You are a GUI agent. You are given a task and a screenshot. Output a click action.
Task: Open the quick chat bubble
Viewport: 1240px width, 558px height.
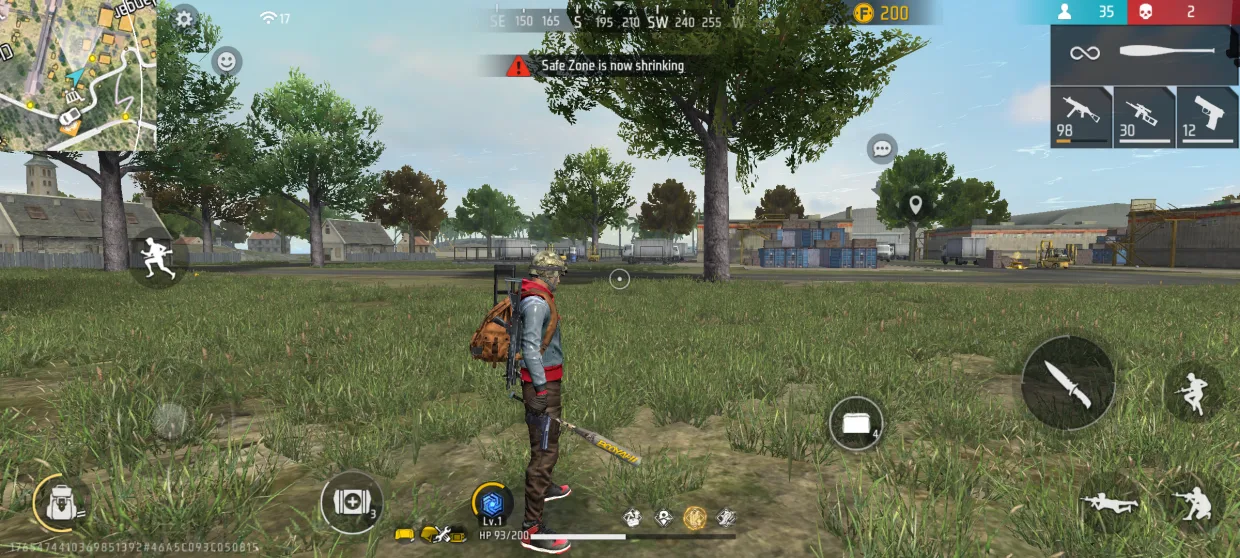click(881, 149)
